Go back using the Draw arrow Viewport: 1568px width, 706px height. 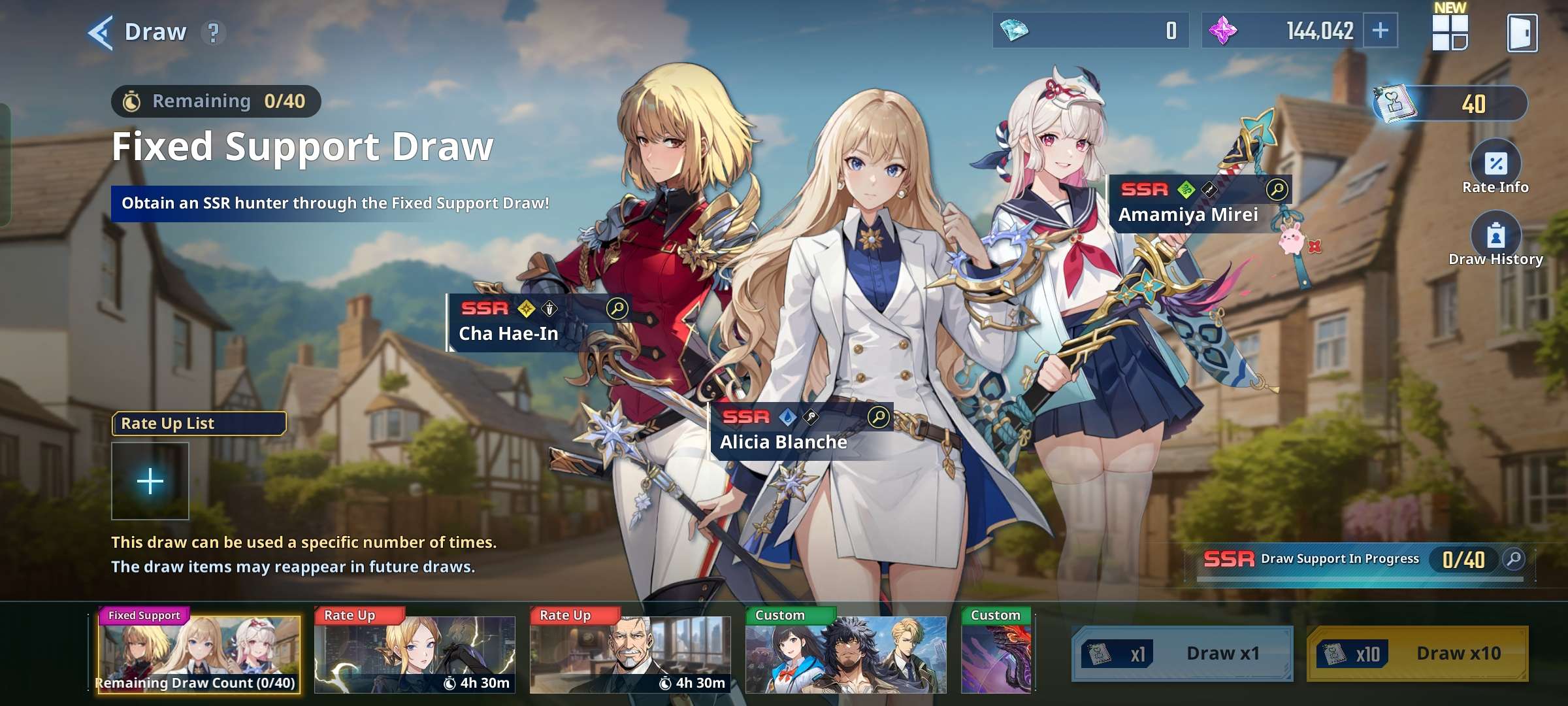(x=101, y=32)
